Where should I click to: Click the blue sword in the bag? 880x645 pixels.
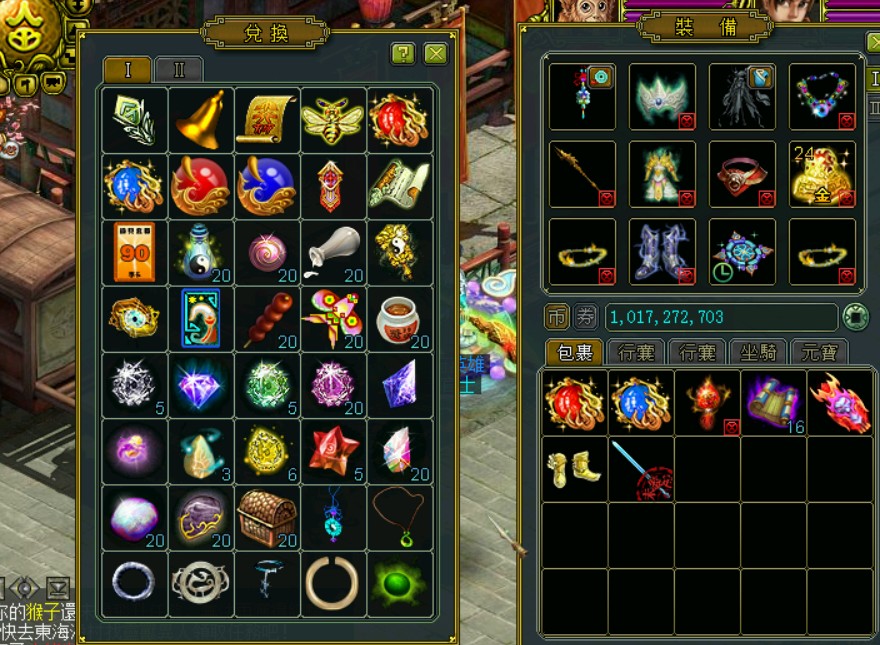(640, 468)
